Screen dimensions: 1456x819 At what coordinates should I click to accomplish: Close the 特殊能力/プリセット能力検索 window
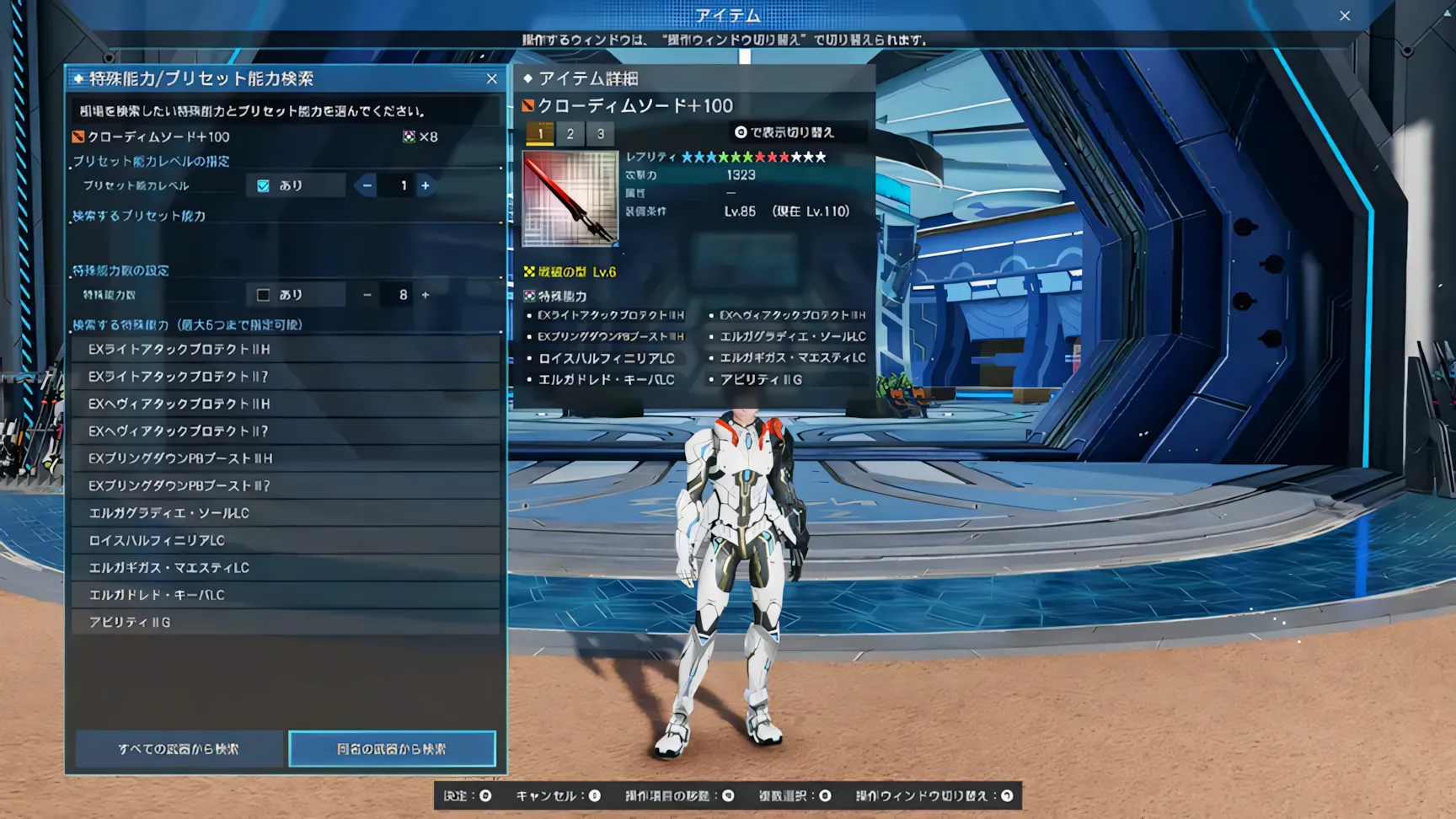click(492, 79)
